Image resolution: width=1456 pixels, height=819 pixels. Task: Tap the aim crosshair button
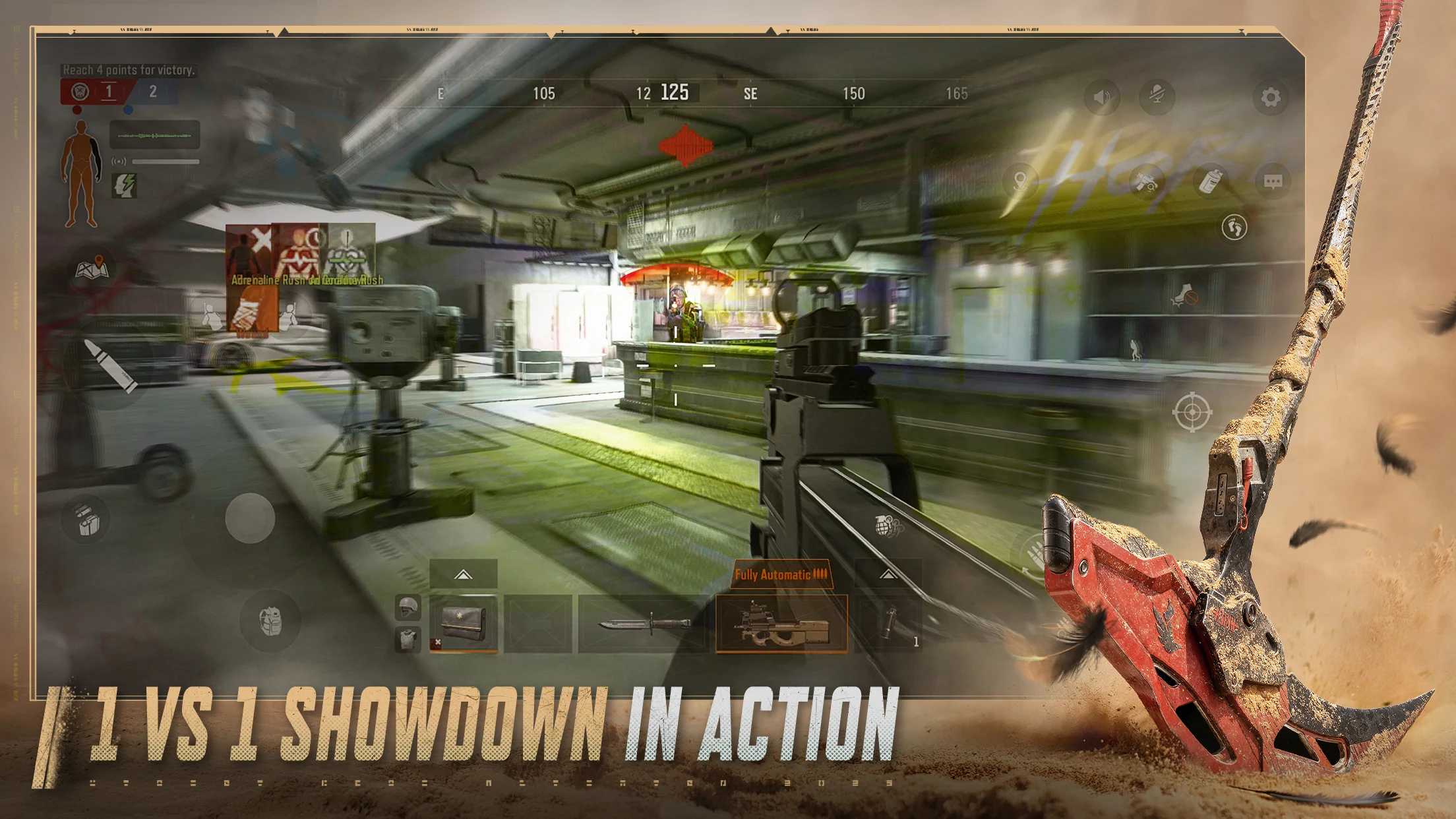(1192, 412)
